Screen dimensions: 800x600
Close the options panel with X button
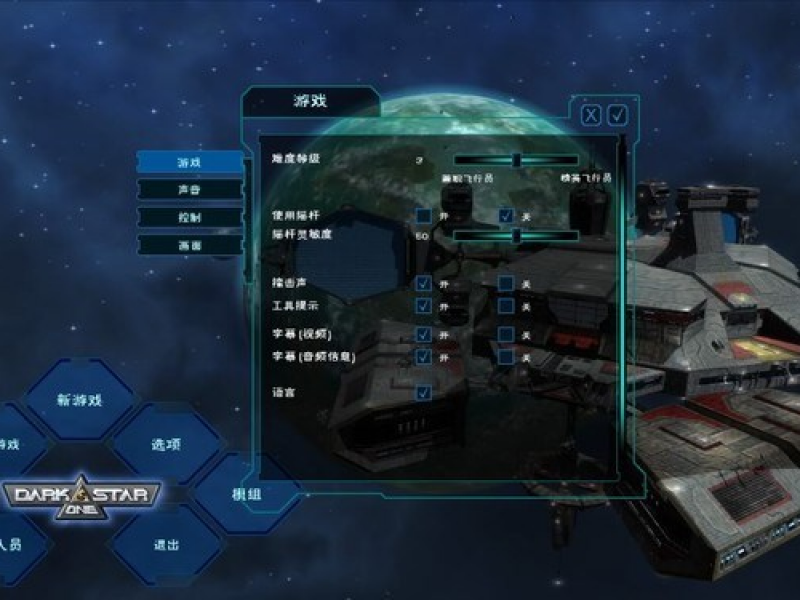(x=592, y=115)
